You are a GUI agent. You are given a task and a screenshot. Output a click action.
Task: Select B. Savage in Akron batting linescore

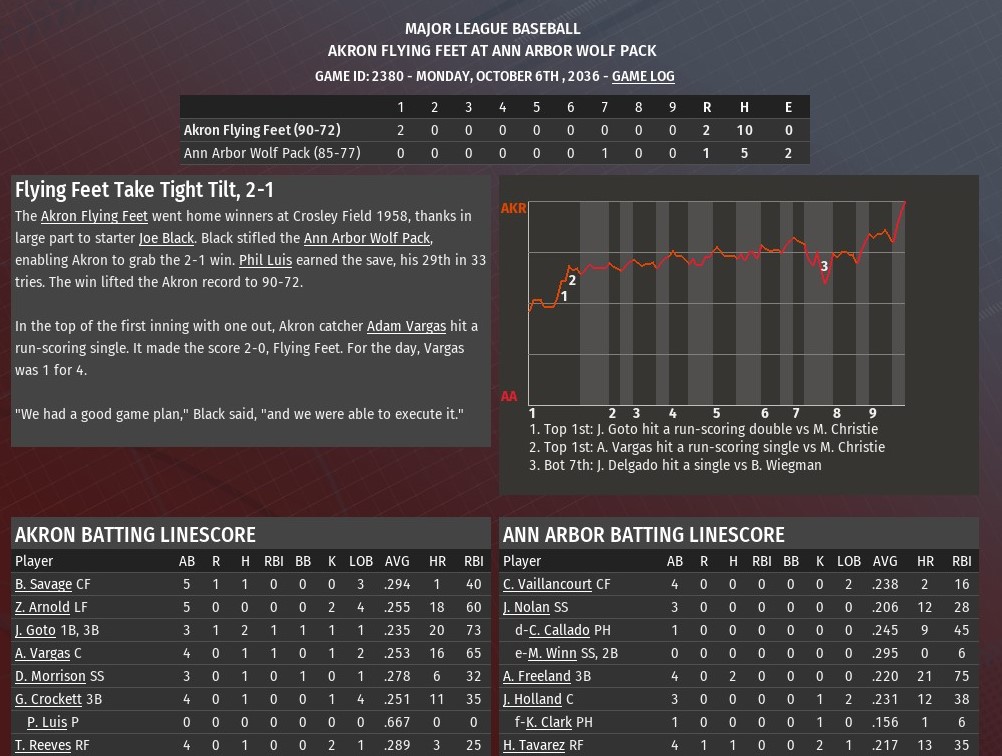click(x=43, y=584)
